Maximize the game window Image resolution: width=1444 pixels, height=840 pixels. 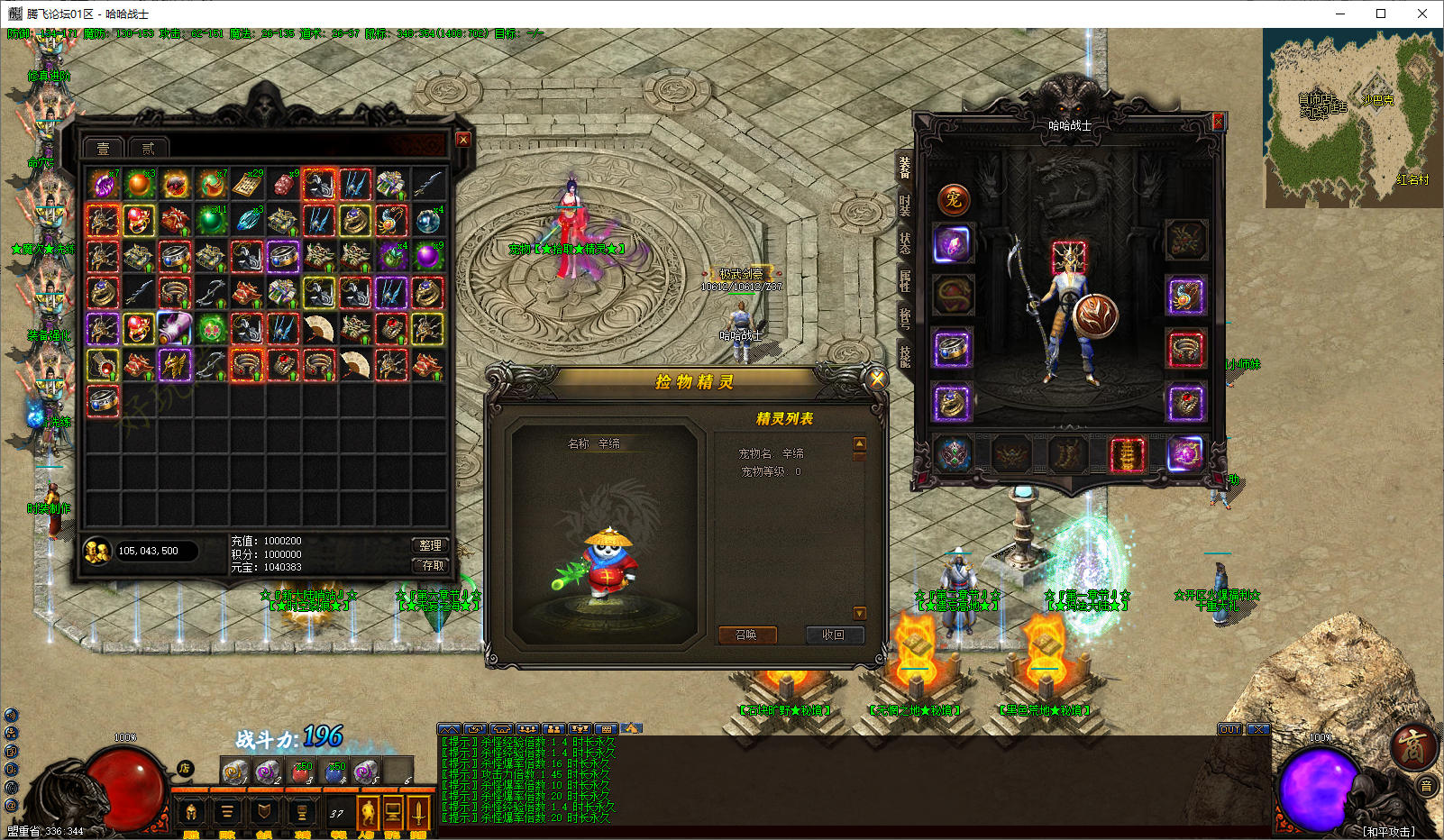(x=1380, y=14)
